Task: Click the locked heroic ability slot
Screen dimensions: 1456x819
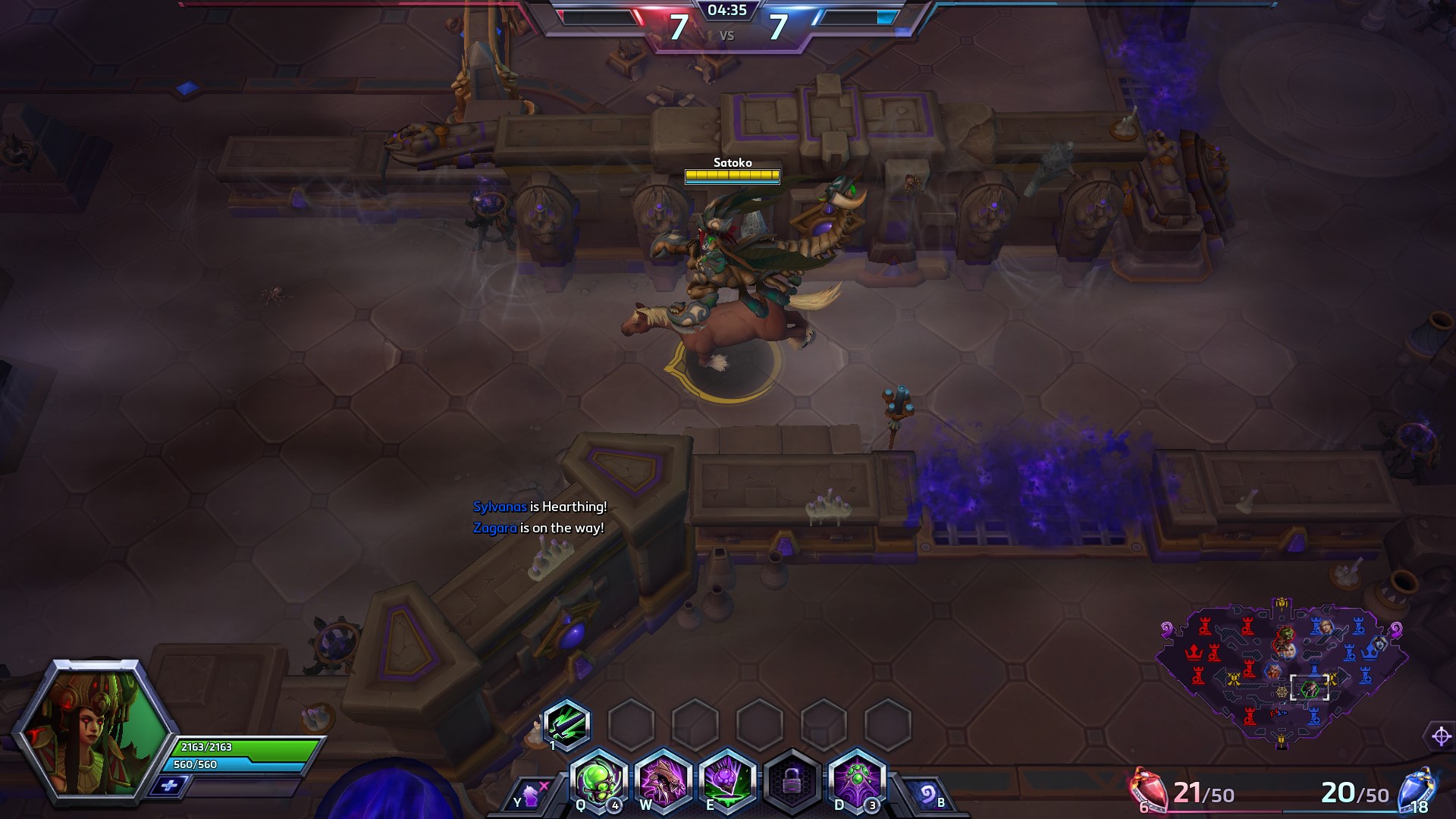Action: [x=792, y=781]
